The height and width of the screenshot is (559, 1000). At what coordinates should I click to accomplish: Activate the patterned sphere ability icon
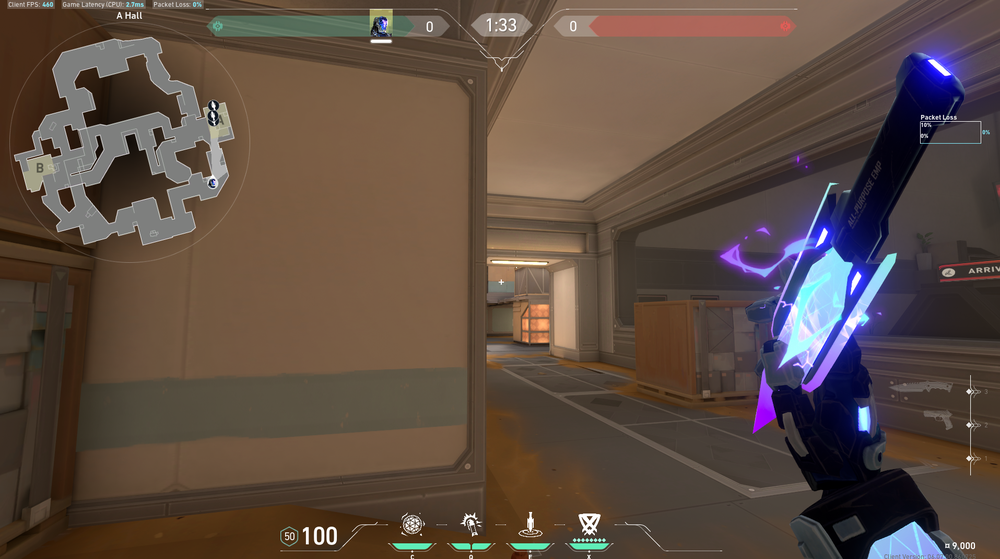[411, 523]
